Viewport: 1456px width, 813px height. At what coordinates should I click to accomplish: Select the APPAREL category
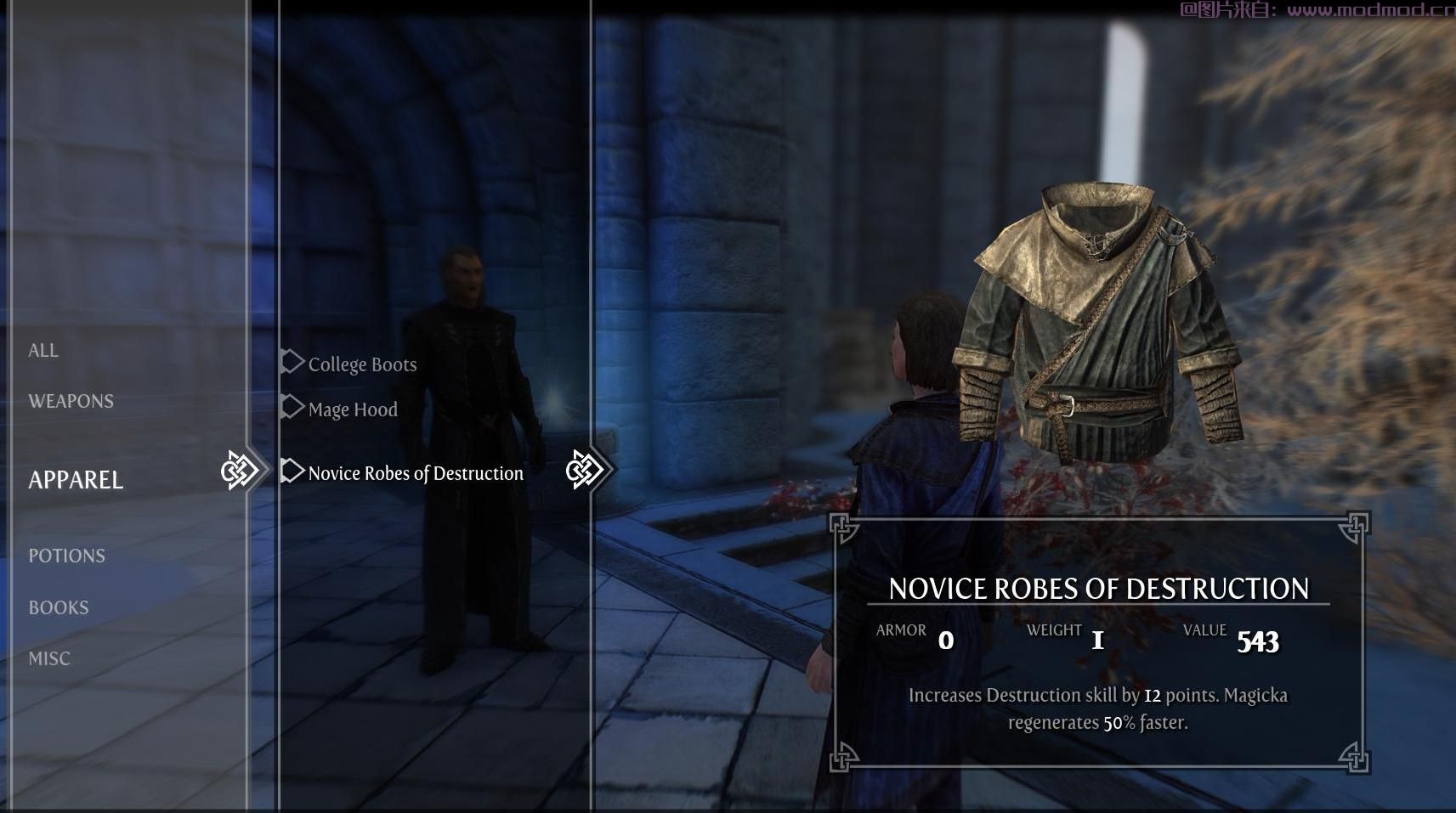tap(76, 480)
